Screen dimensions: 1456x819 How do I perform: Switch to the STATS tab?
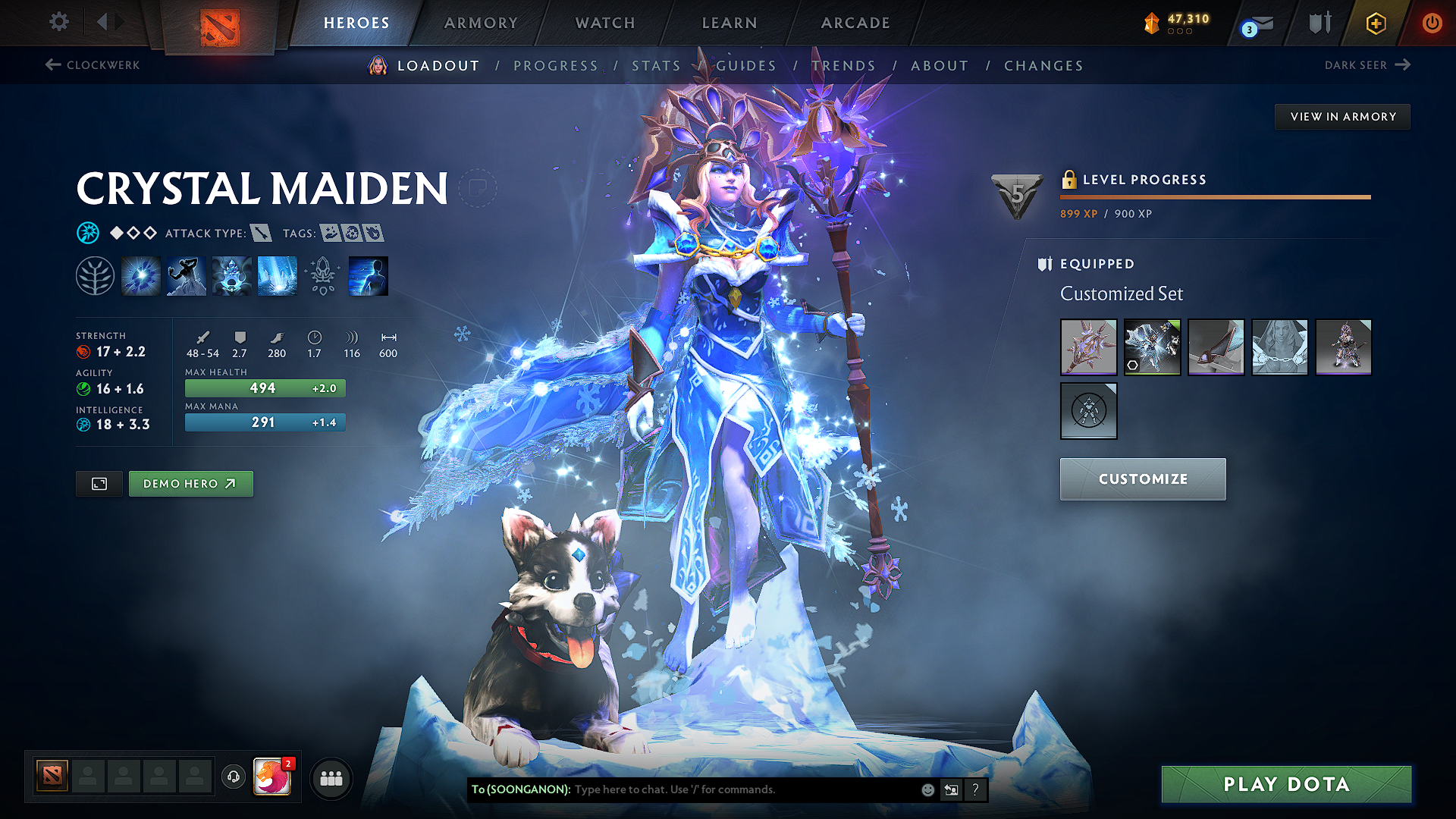(656, 65)
